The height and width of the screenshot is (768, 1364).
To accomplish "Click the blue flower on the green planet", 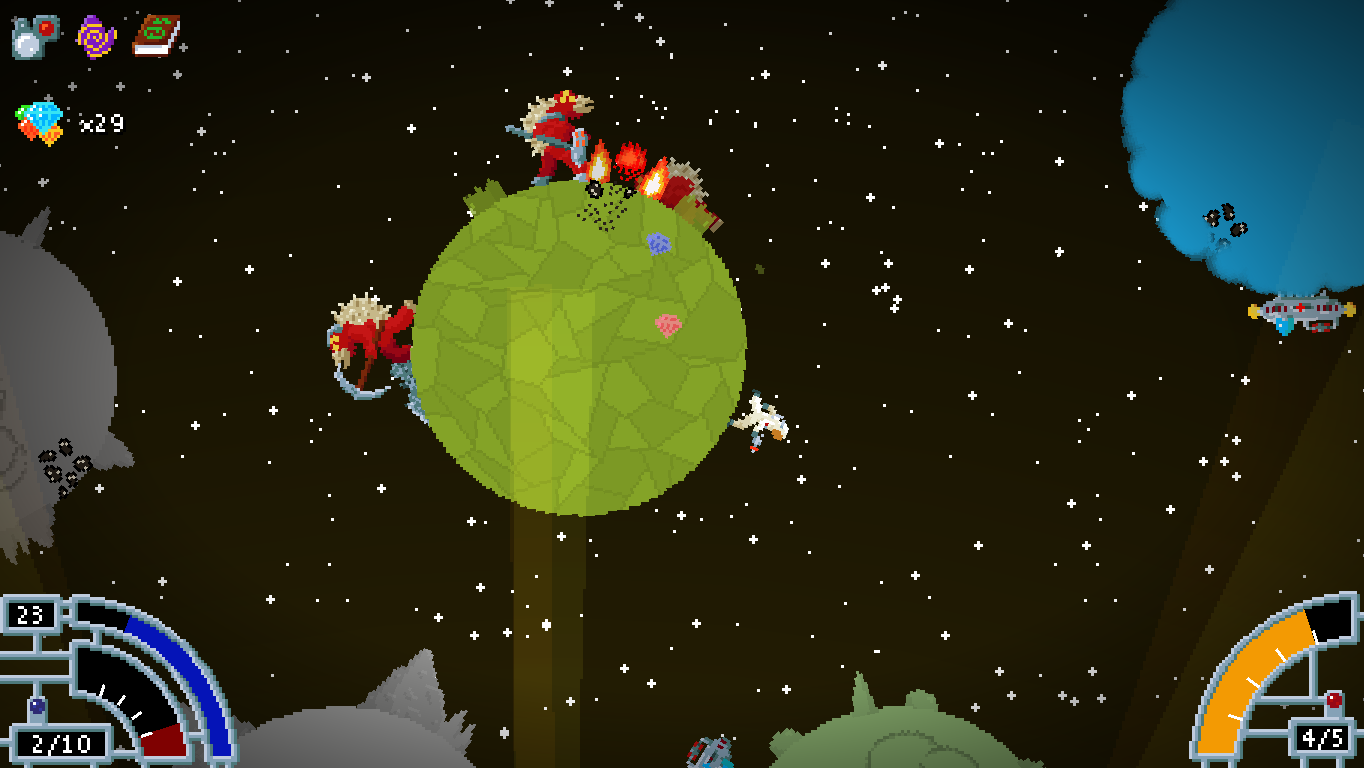I will pos(660,243).
